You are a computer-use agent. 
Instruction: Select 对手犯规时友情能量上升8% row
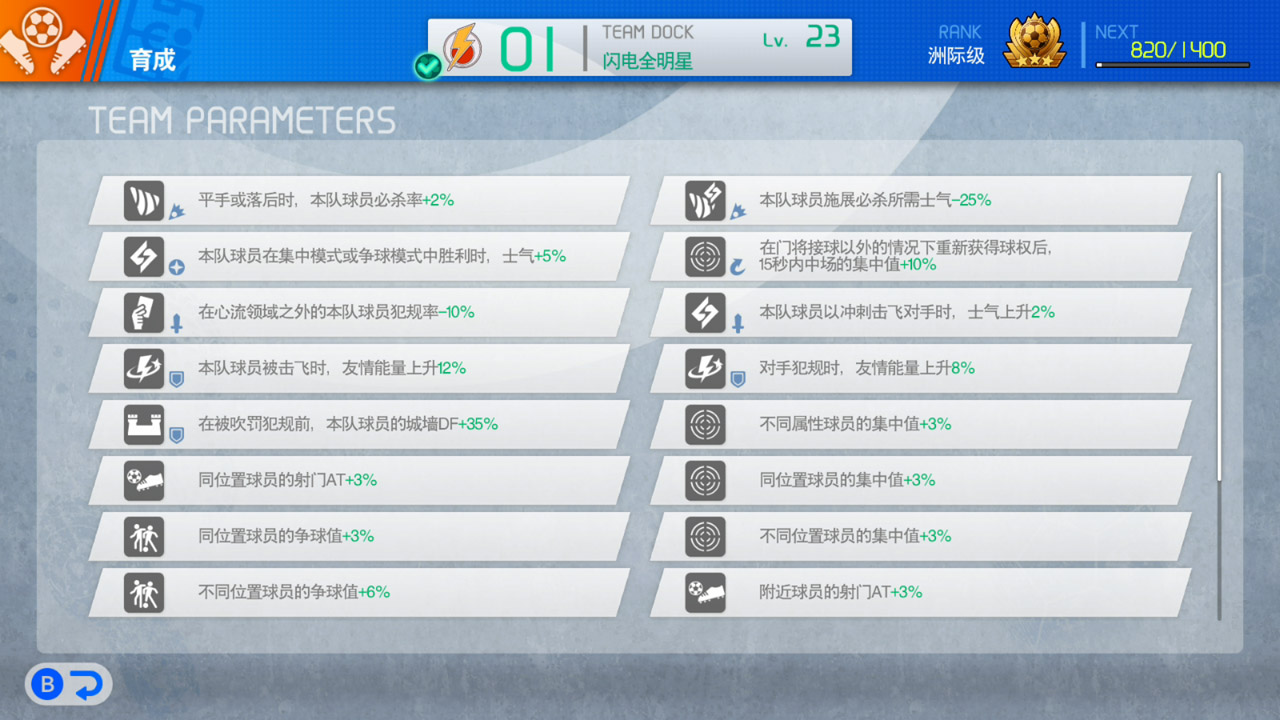click(x=920, y=368)
